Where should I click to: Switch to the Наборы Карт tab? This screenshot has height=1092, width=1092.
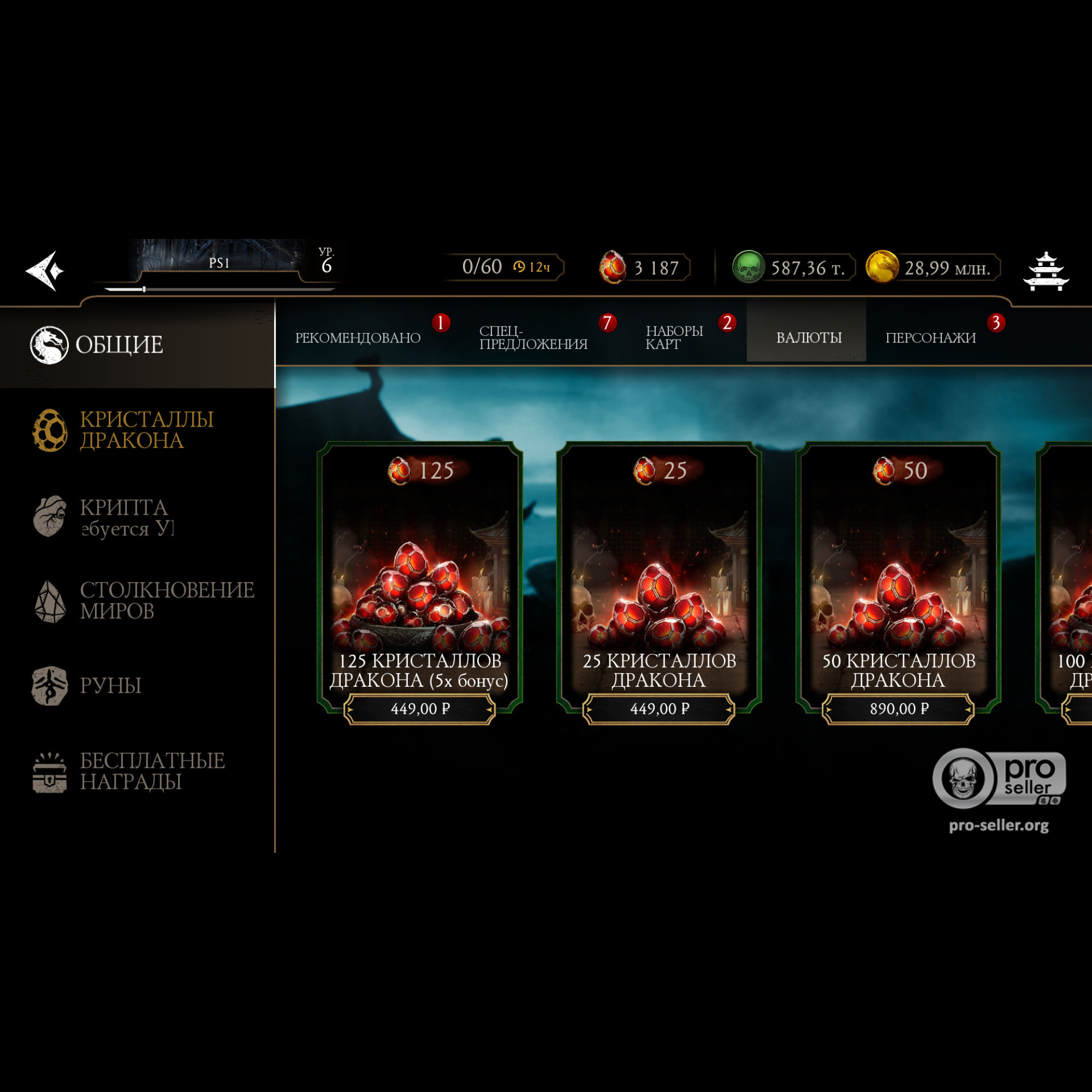pyautogui.click(x=674, y=337)
